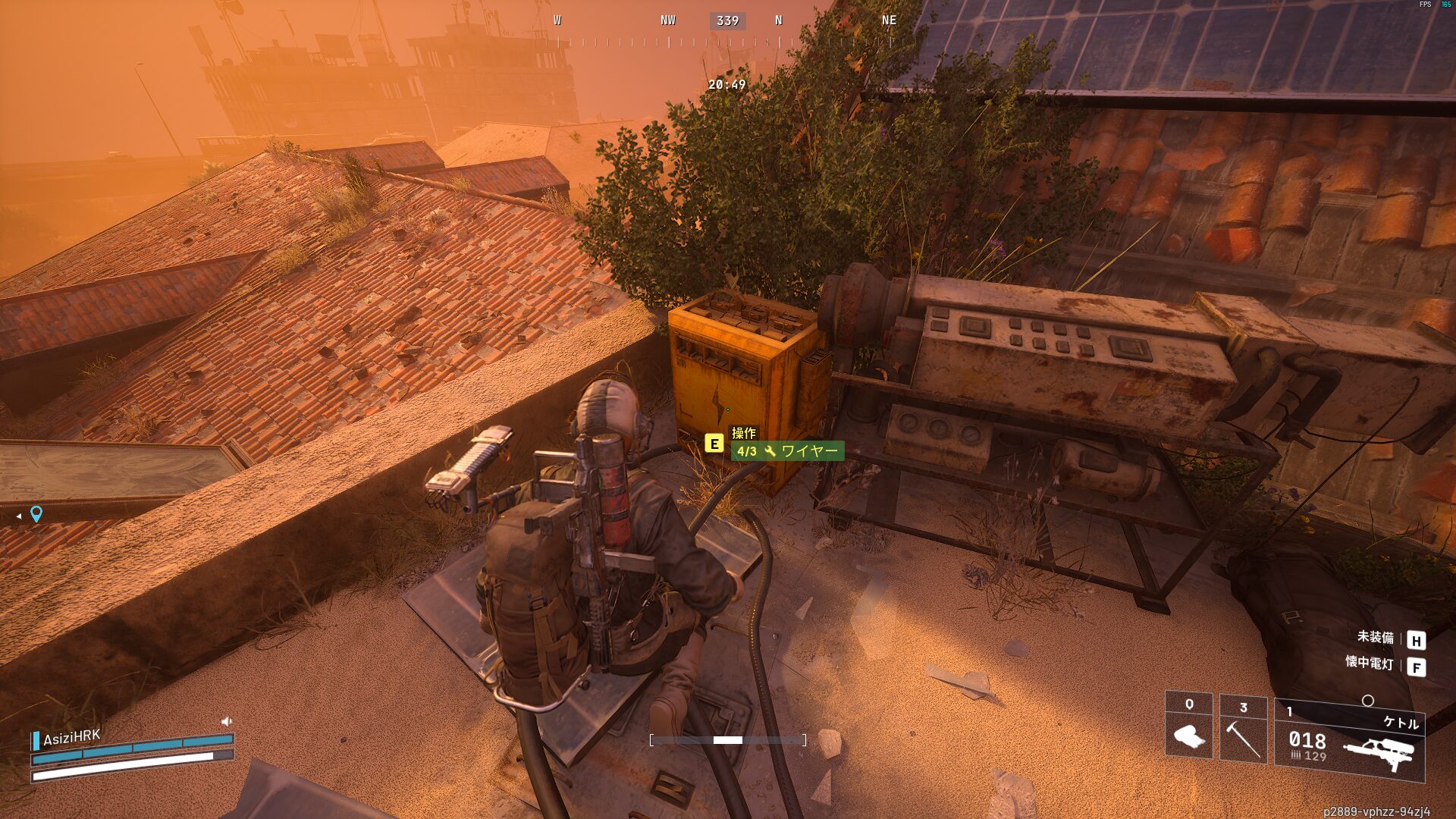The width and height of the screenshot is (1456, 819).
Task: Toggle the 懐中電灯 flashlight label
Action: [x=1369, y=663]
